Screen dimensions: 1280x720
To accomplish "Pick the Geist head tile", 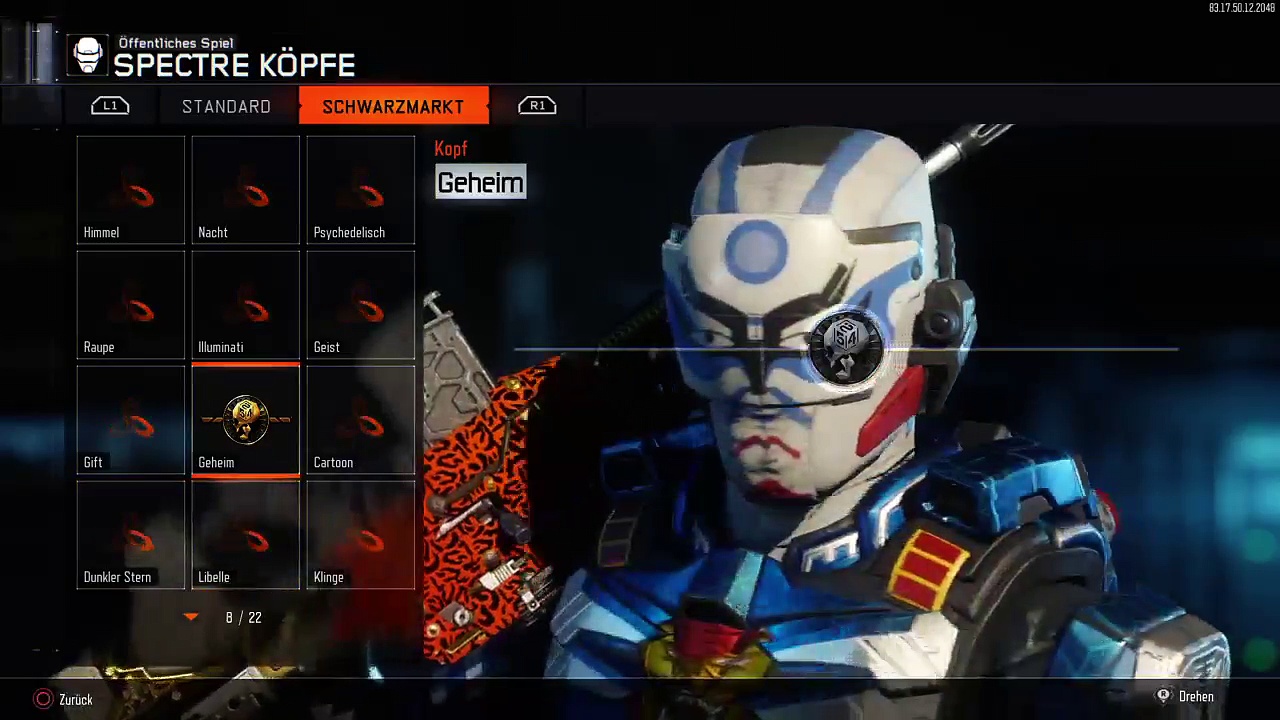I will (x=361, y=305).
